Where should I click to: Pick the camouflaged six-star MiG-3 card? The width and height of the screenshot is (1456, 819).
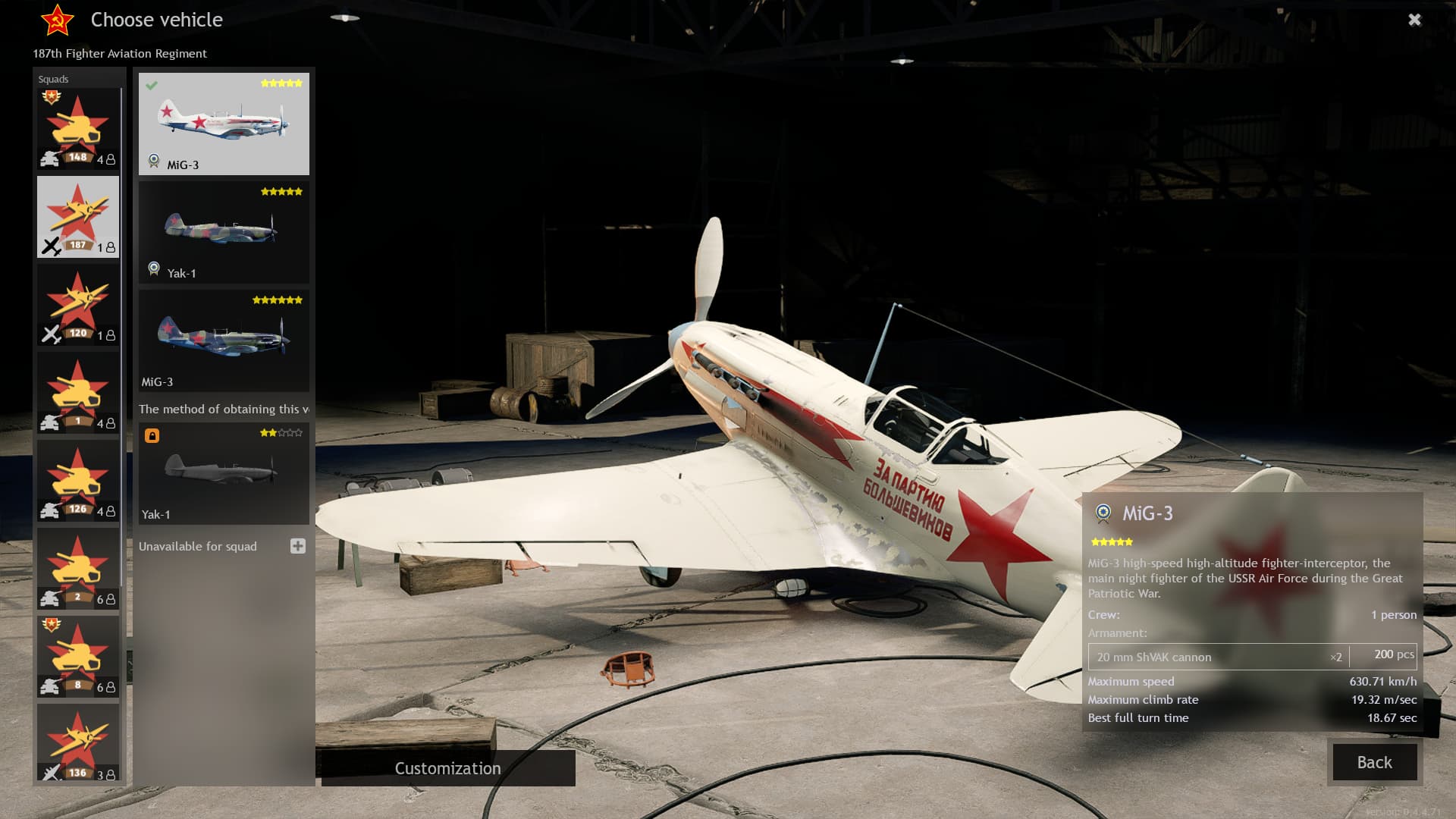pos(224,340)
